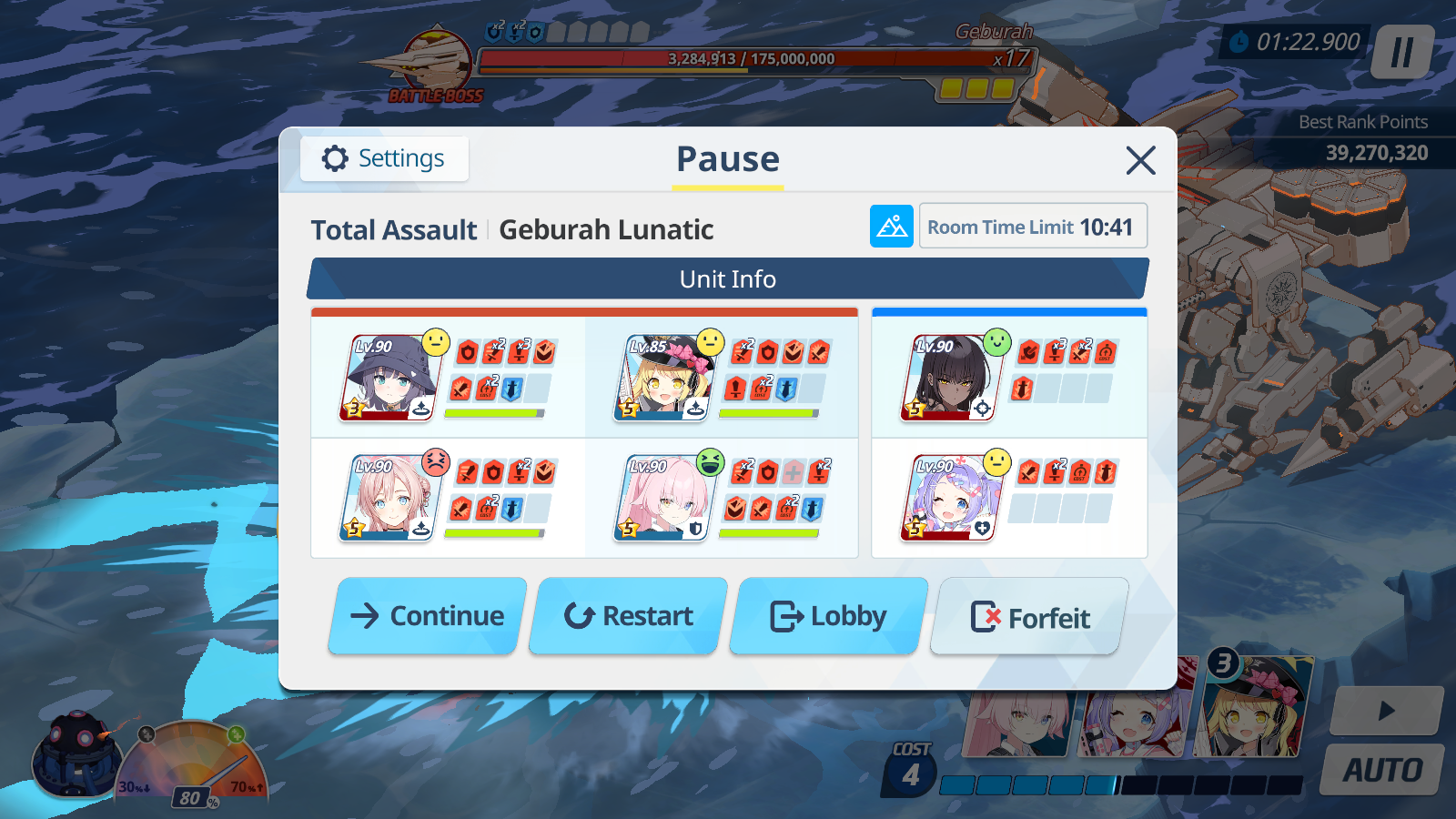Click the pause button next to the timer
Viewport: 1456px width, 819px height.
click(1402, 52)
